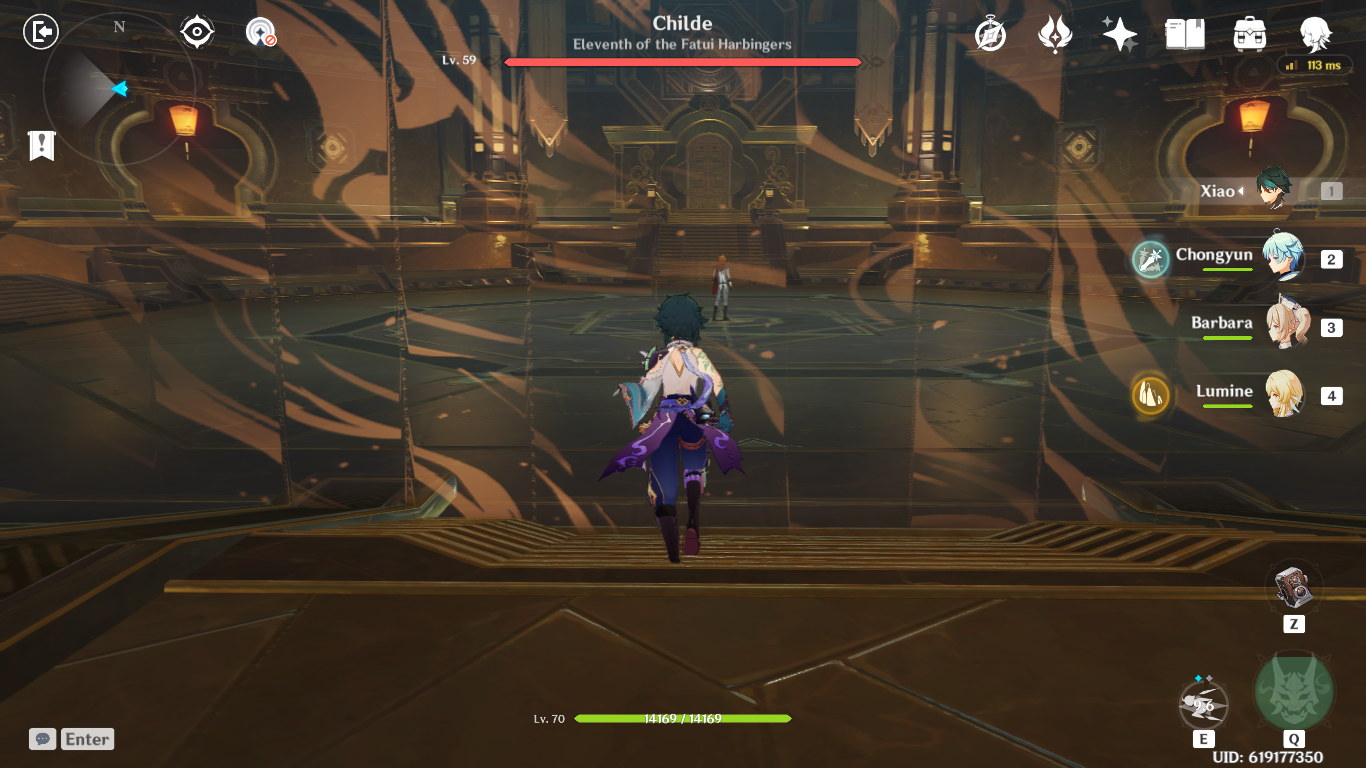Click the exit domain door icon

point(39,31)
